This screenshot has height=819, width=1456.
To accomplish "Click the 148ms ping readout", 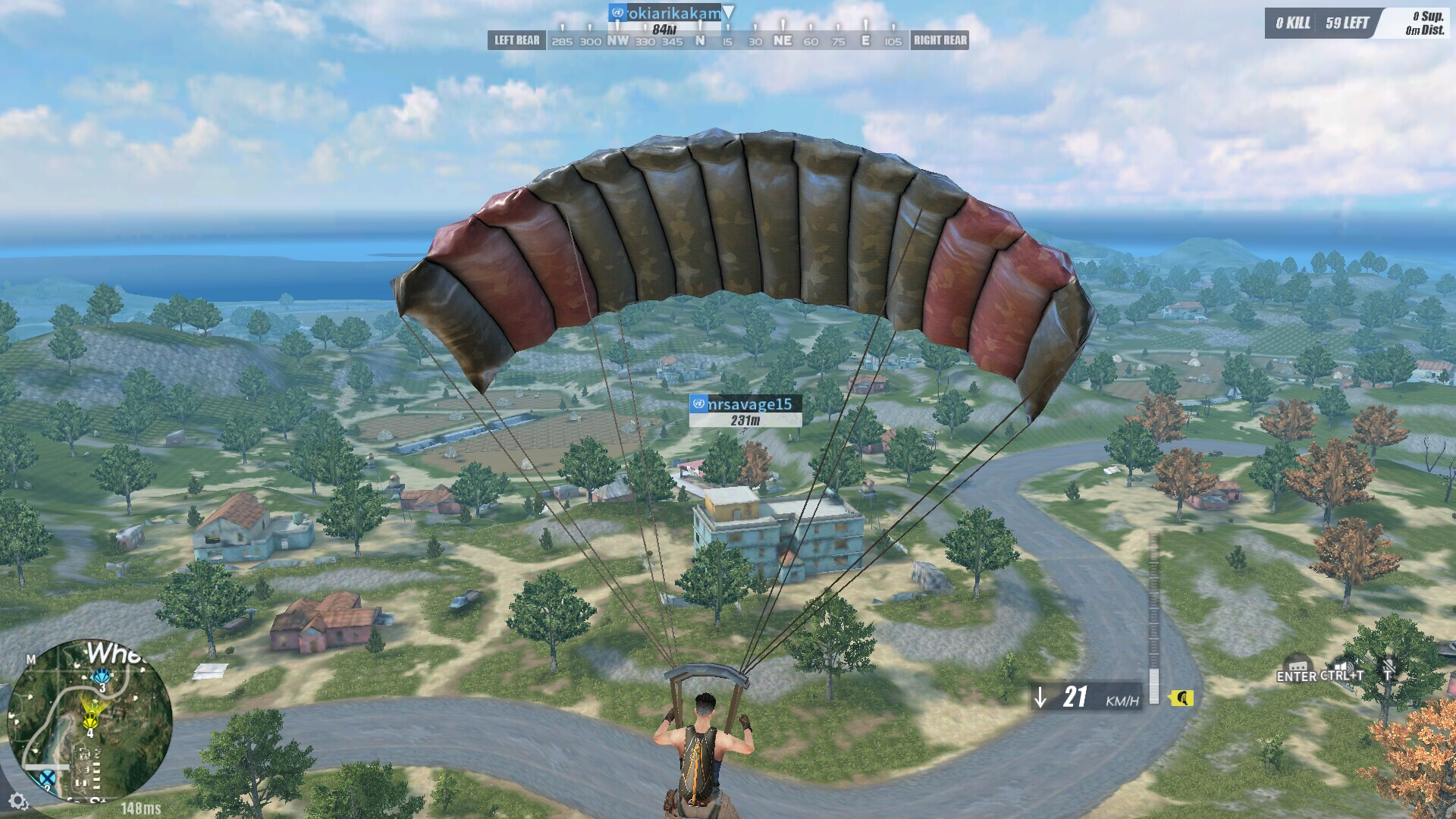I will [x=143, y=808].
